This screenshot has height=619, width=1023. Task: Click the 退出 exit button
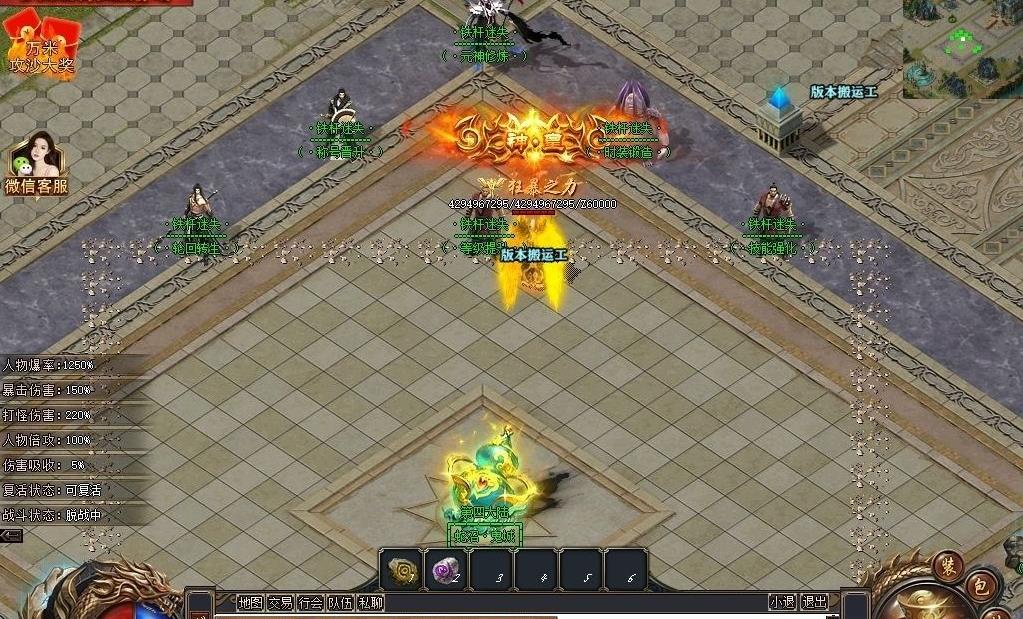click(815, 602)
